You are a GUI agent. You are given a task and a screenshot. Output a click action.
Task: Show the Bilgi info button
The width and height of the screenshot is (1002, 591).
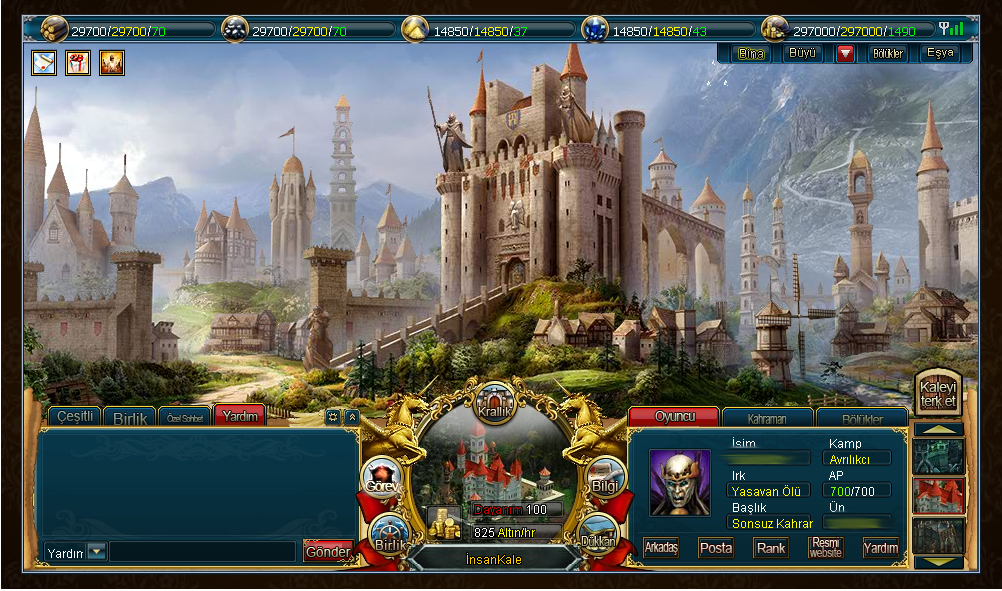click(x=606, y=478)
